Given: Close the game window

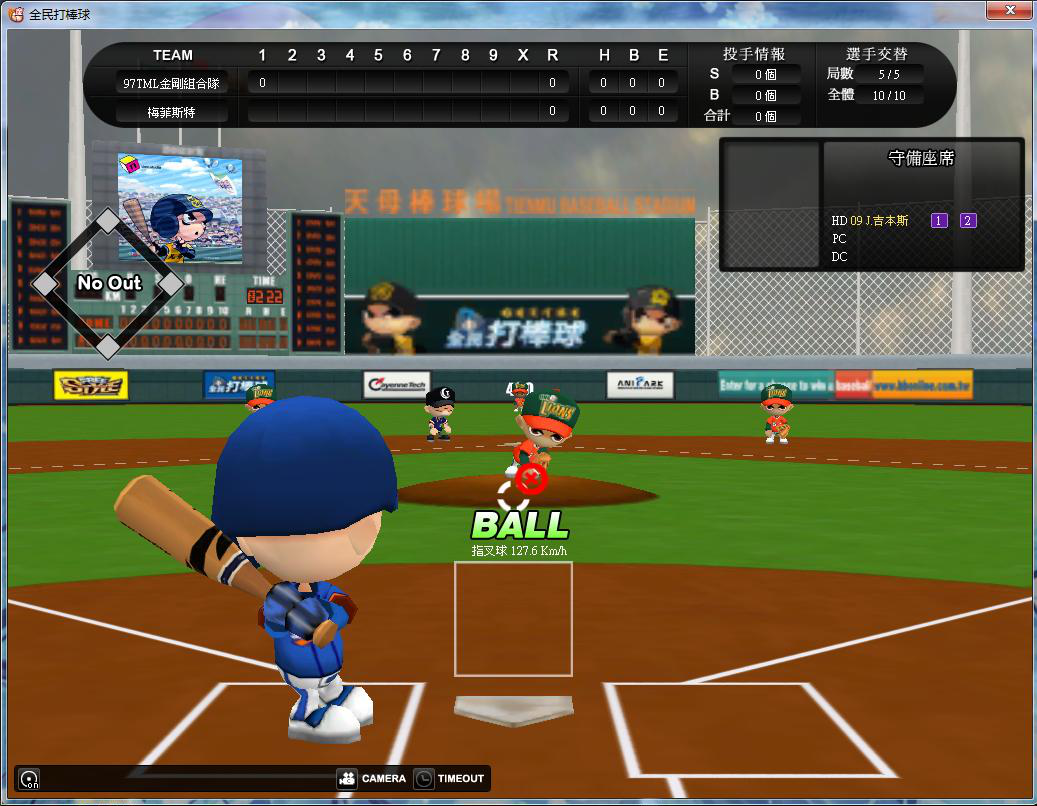Looking at the screenshot, I should (1009, 10).
